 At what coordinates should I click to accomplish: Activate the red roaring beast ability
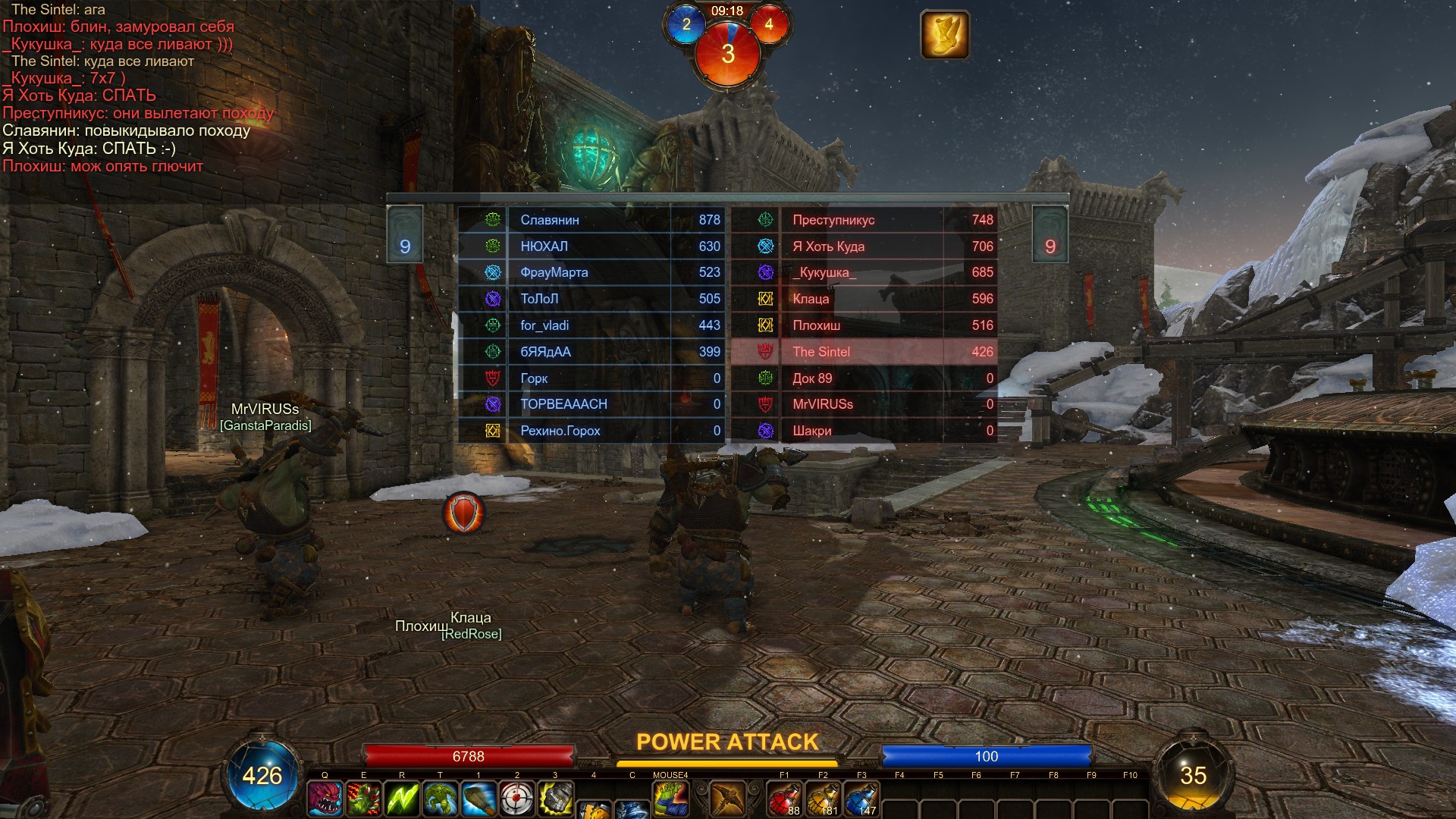coord(325,799)
